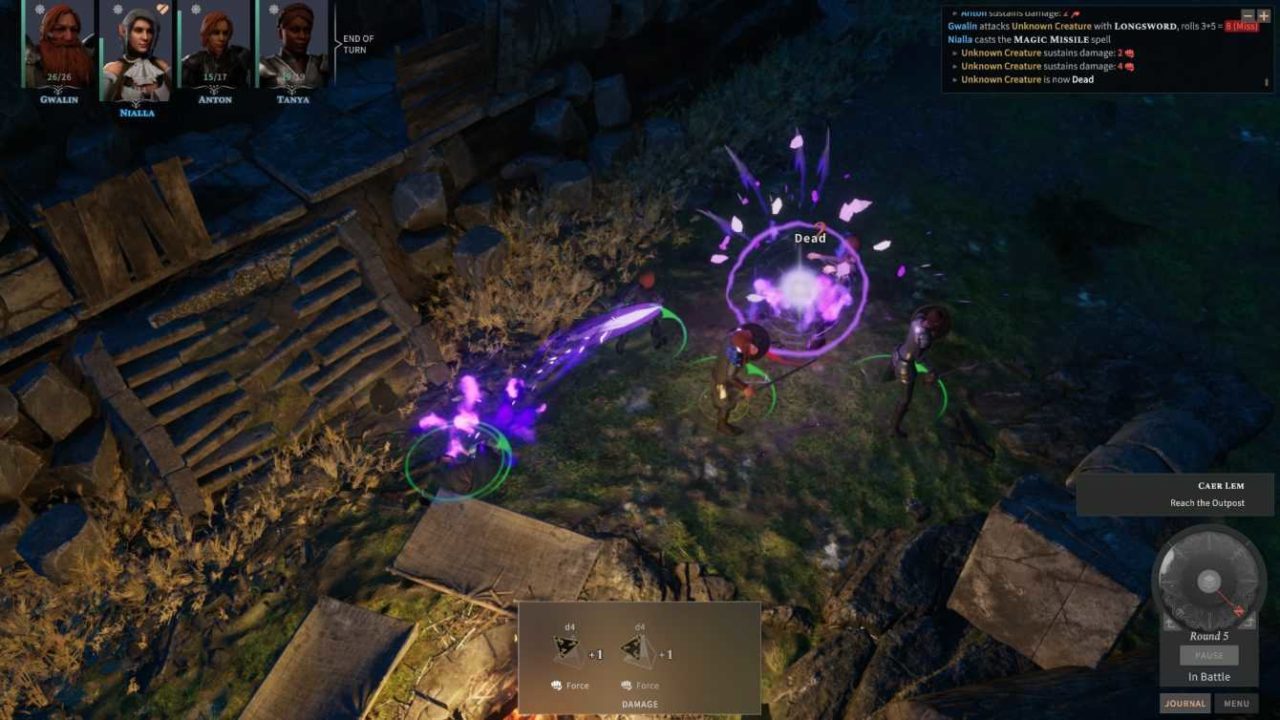Click the circular compass minimap
Viewport: 1280px width, 720px height.
tap(1209, 579)
